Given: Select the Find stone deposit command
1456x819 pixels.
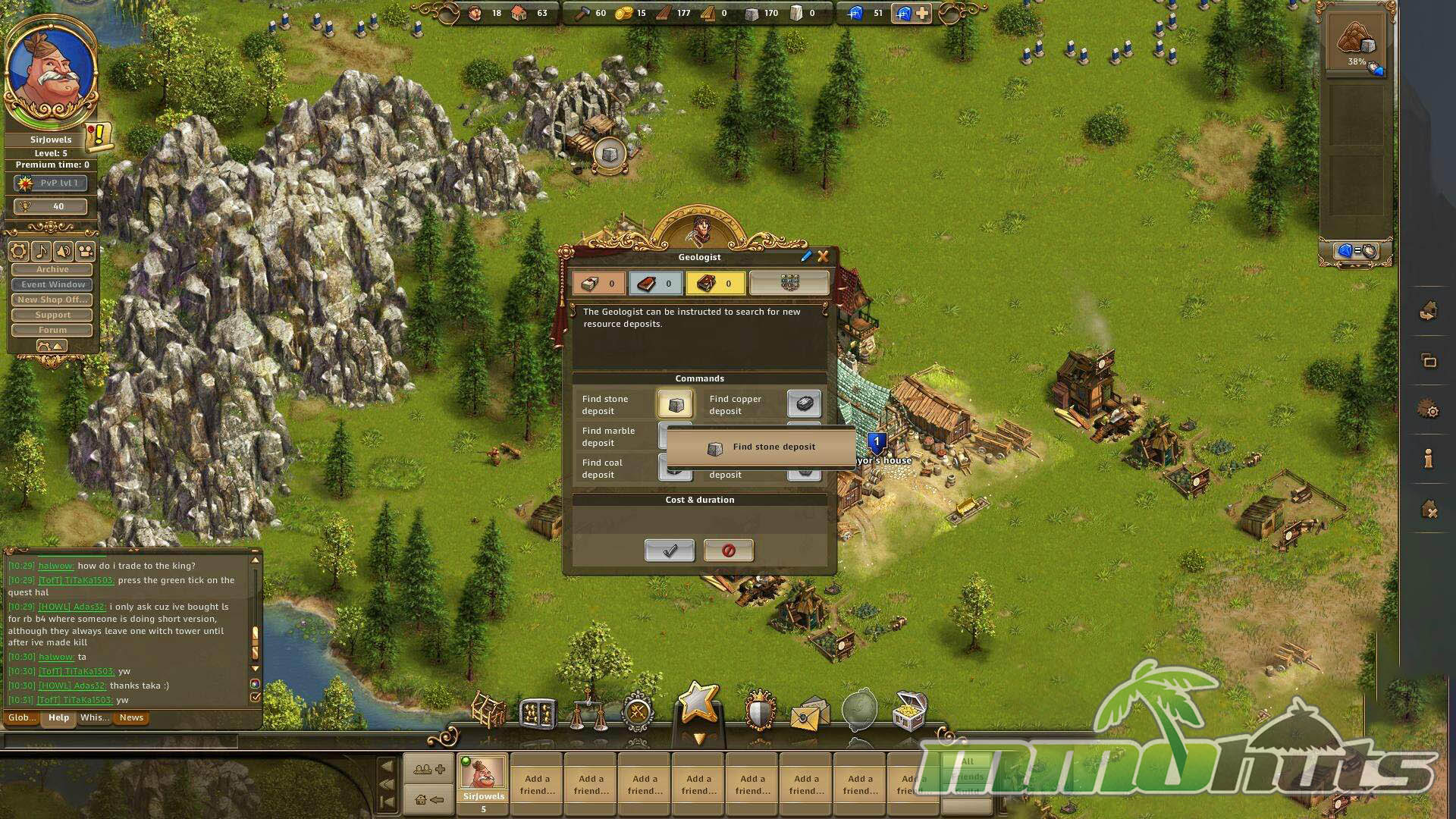Looking at the screenshot, I should [x=675, y=404].
